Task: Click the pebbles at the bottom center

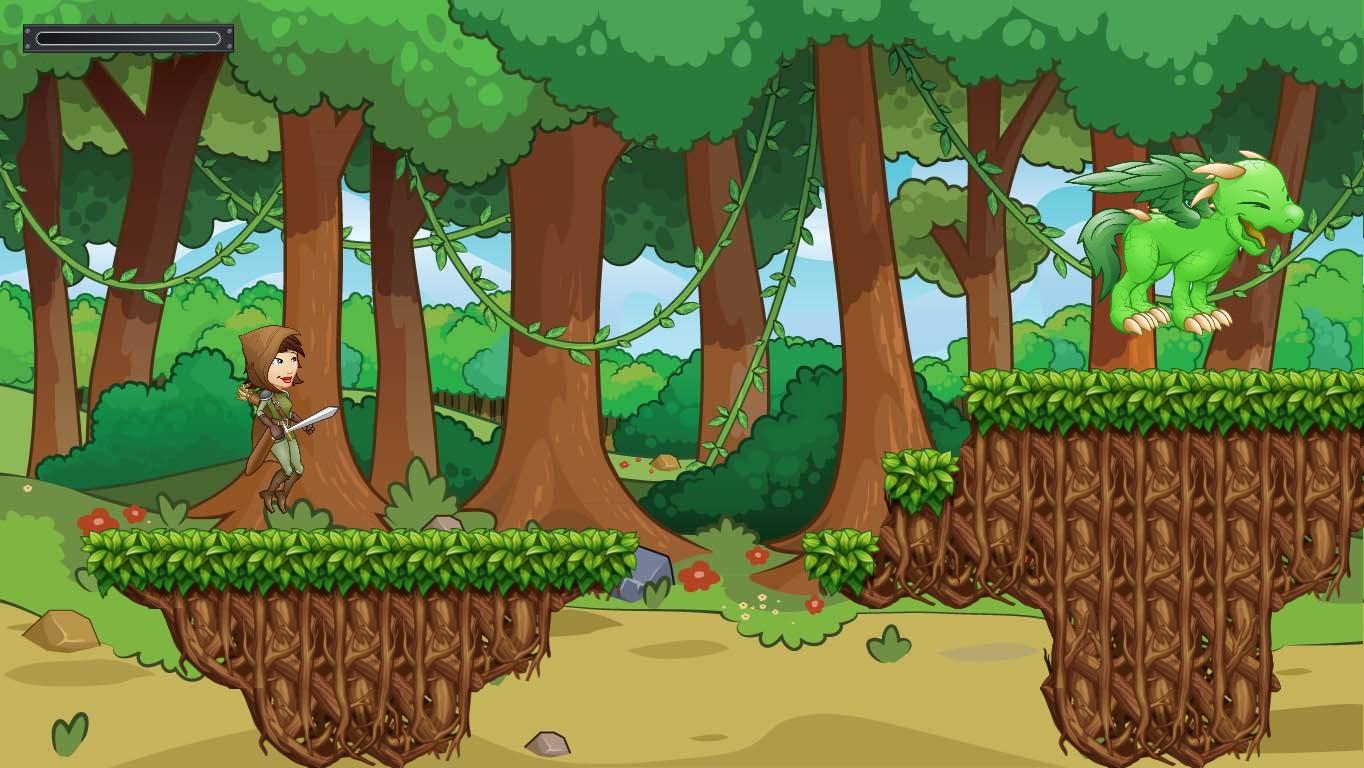Action: click(x=547, y=745)
